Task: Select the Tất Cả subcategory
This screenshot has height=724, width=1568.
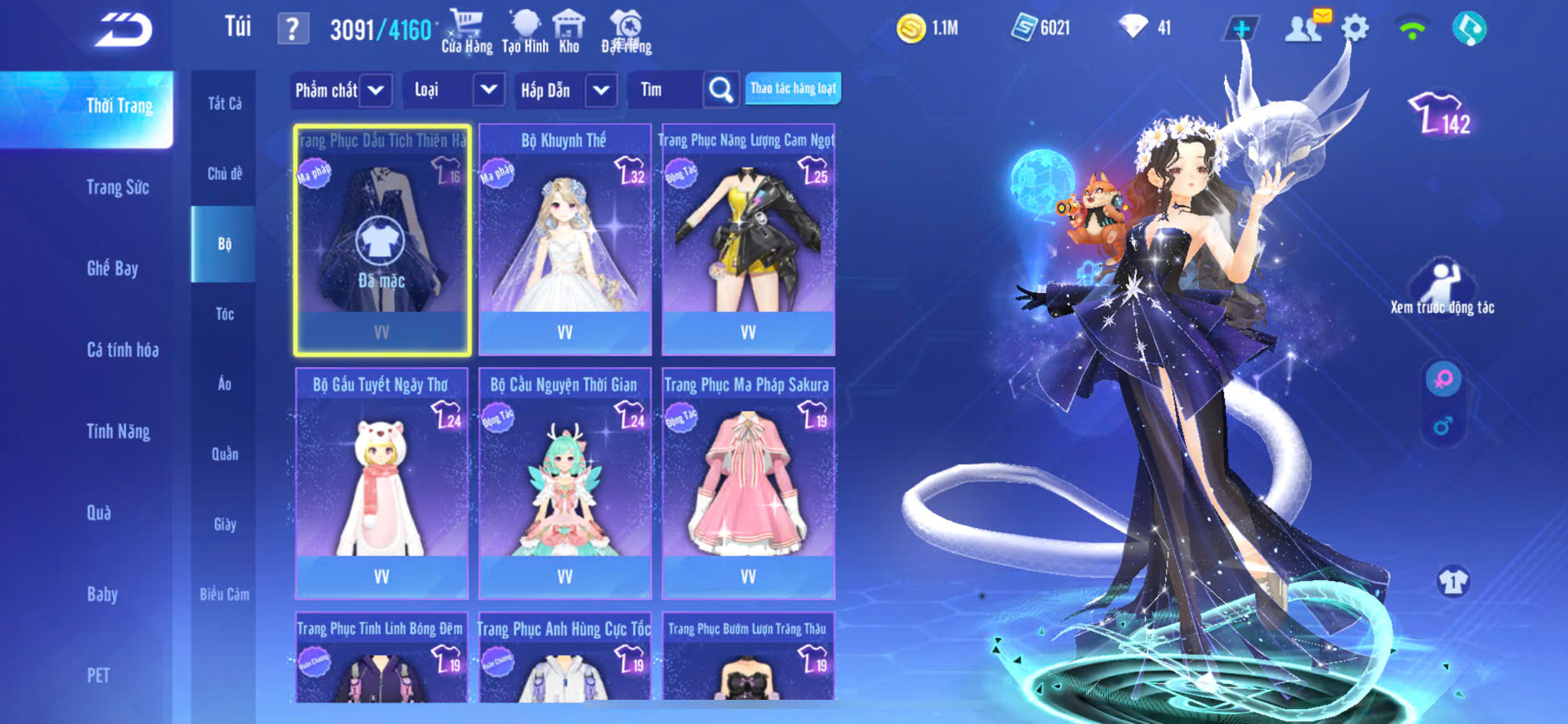Action: pyautogui.click(x=224, y=103)
